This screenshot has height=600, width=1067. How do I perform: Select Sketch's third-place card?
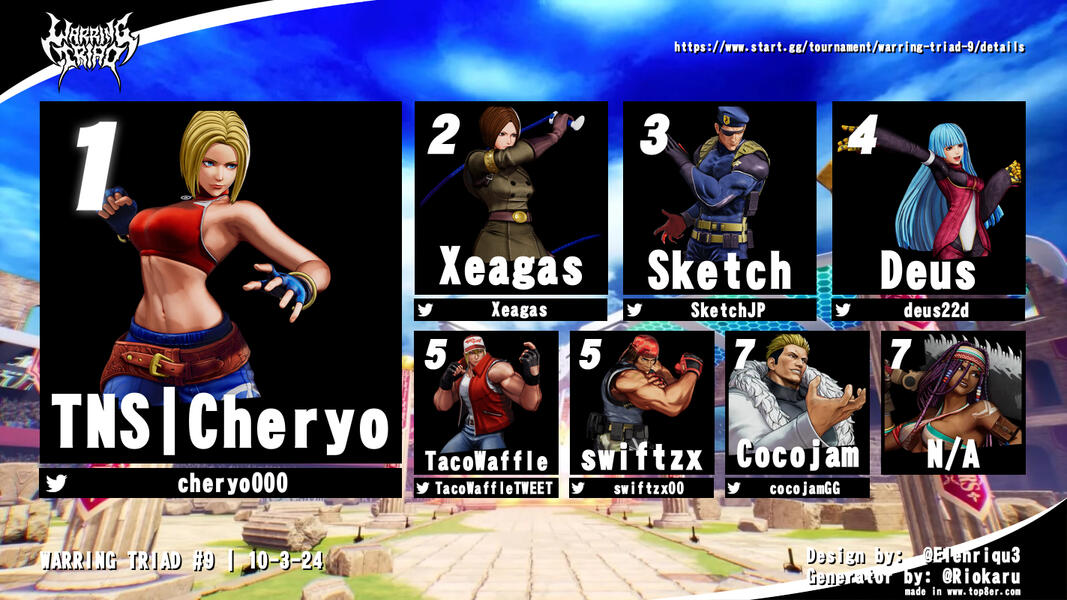(x=719, y=197)
